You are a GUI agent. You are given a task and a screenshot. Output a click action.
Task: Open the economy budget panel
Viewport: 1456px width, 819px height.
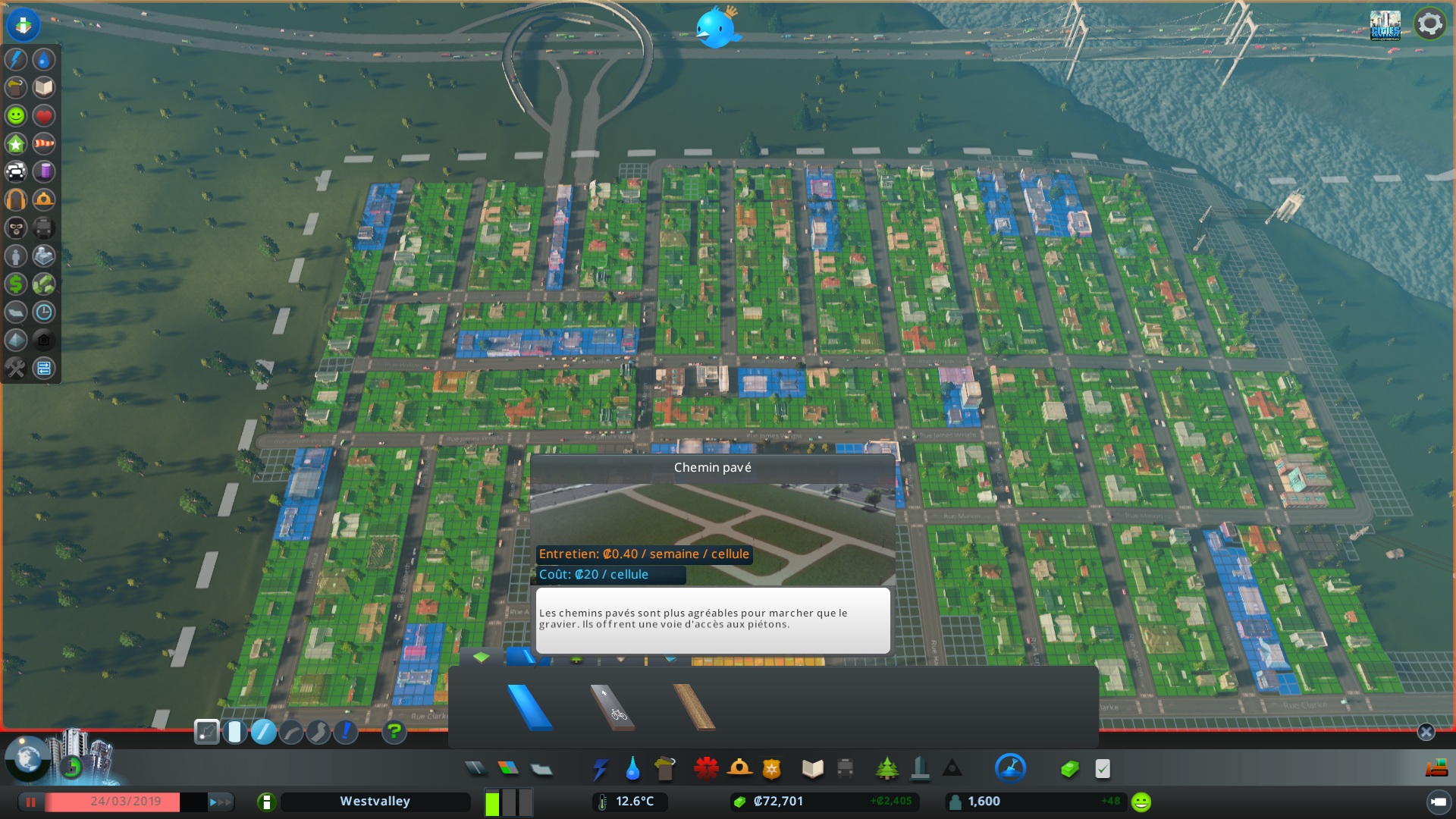1069,768
